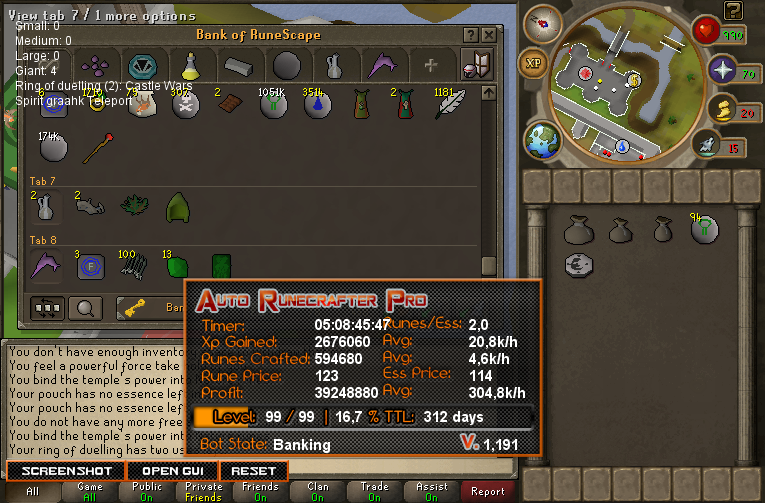
Task: Switch to the metal bar bank tab
Action: pos(239,66)
